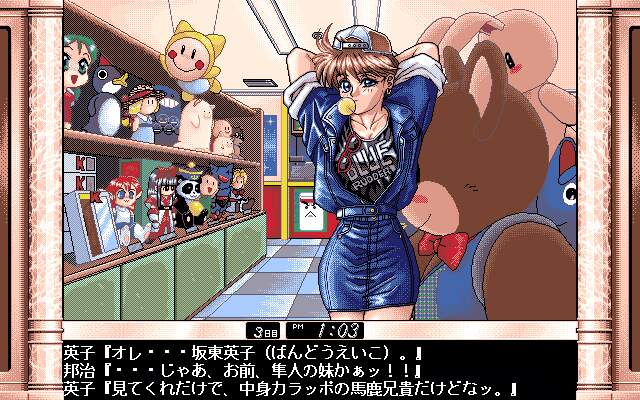Advance the dialogue in the text box
Image resolution: width=640 pixels, height=400 pixels.
pyautogui.click(x=320, y=370)
